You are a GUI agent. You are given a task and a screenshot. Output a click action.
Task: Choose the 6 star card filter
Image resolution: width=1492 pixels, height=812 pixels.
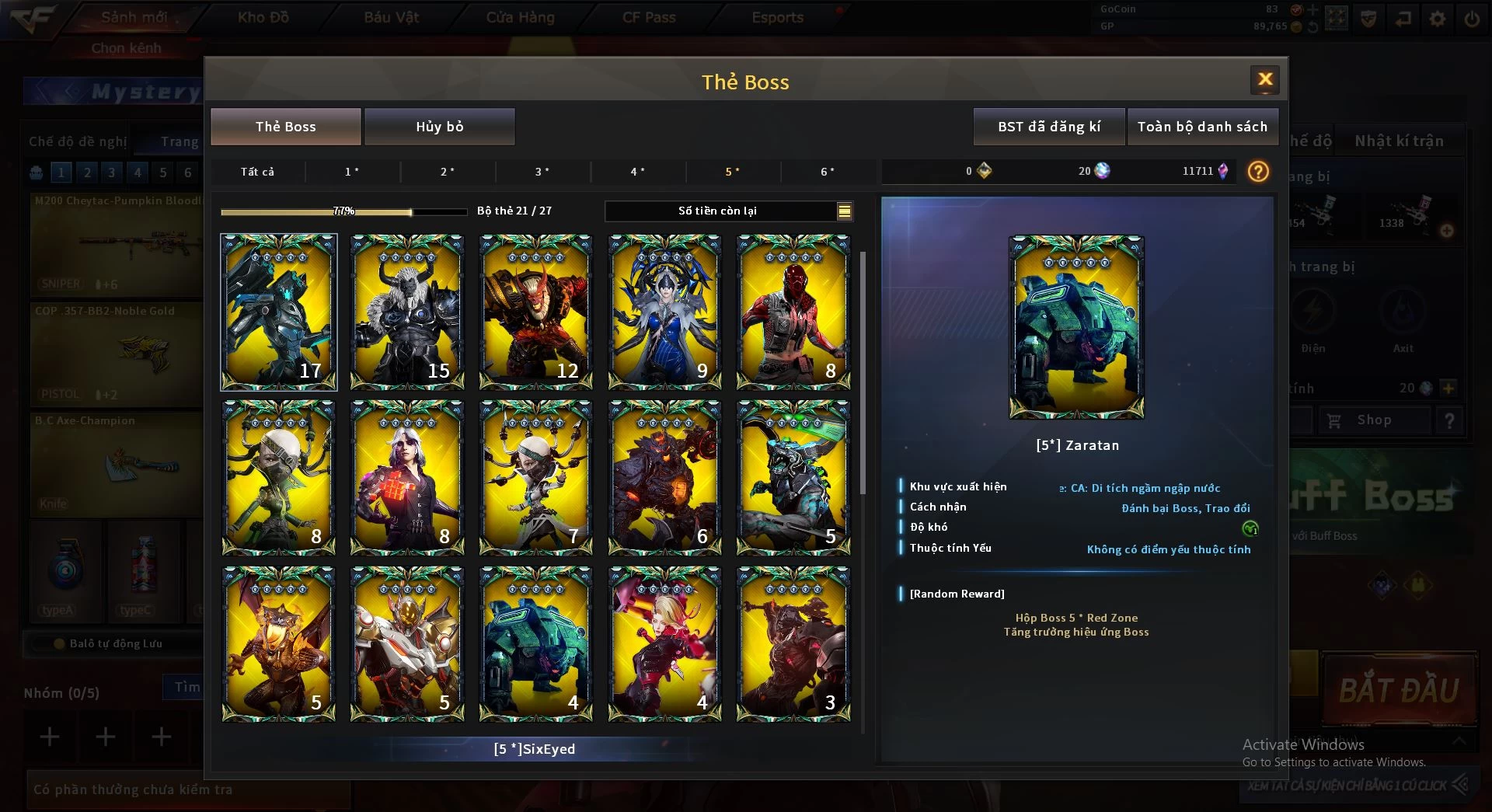[x=828, y=172]
